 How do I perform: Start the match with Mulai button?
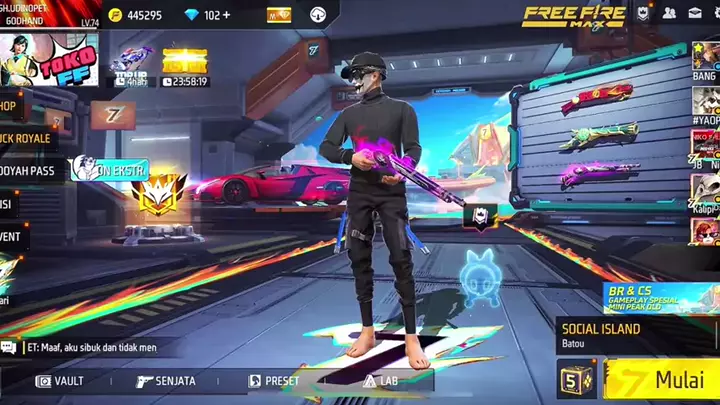click(662, 381)
